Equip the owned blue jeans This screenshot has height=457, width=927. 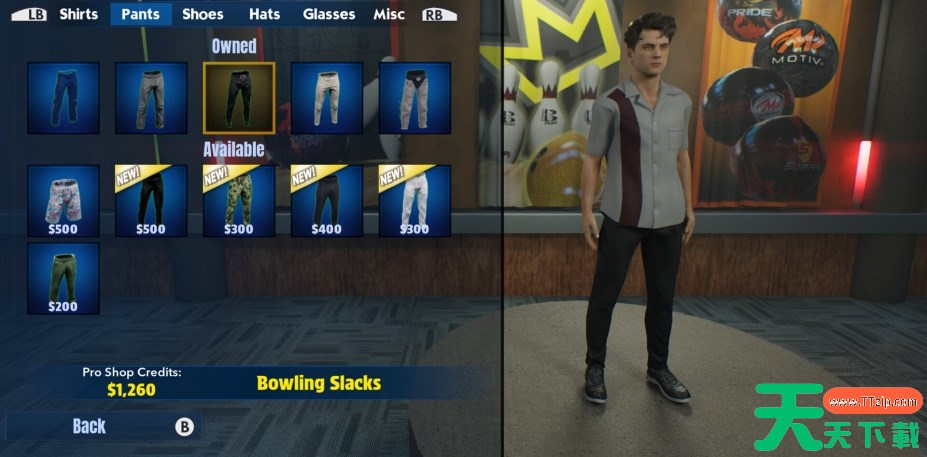pyautogui.click(x=63, y=98)
